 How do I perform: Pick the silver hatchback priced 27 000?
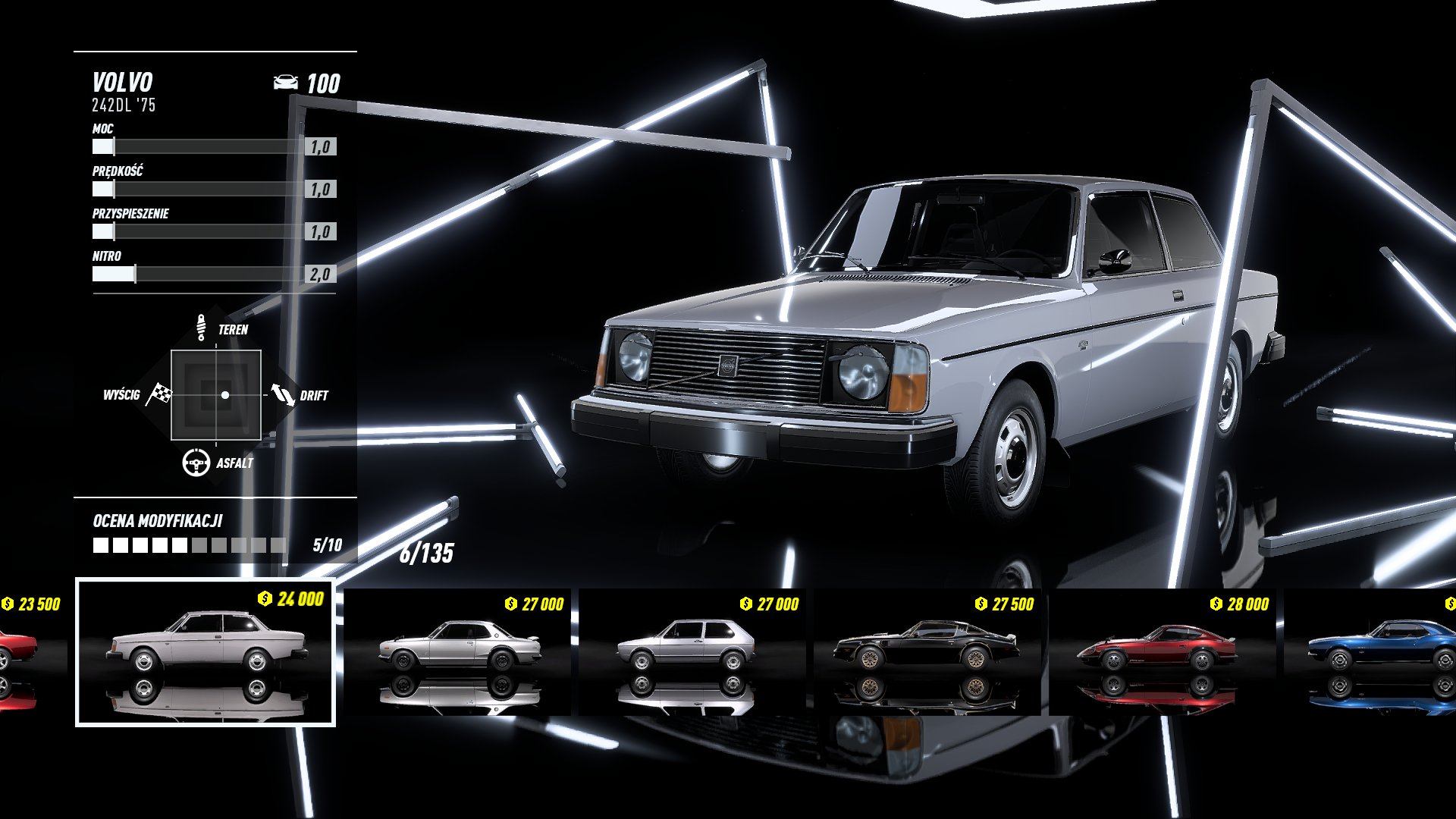[692, 652]
